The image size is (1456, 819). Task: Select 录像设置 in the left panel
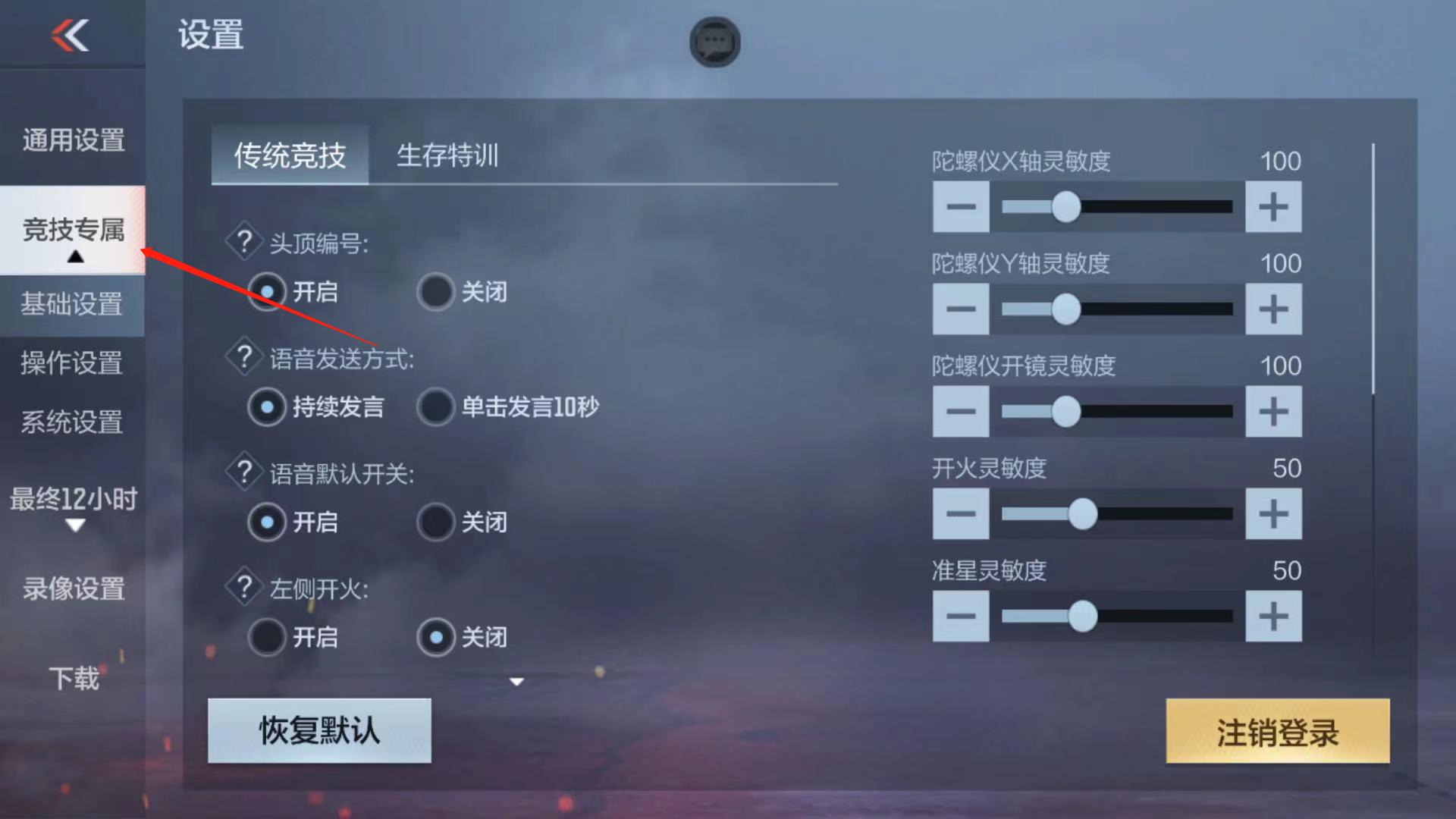click(x=72, y=588)
